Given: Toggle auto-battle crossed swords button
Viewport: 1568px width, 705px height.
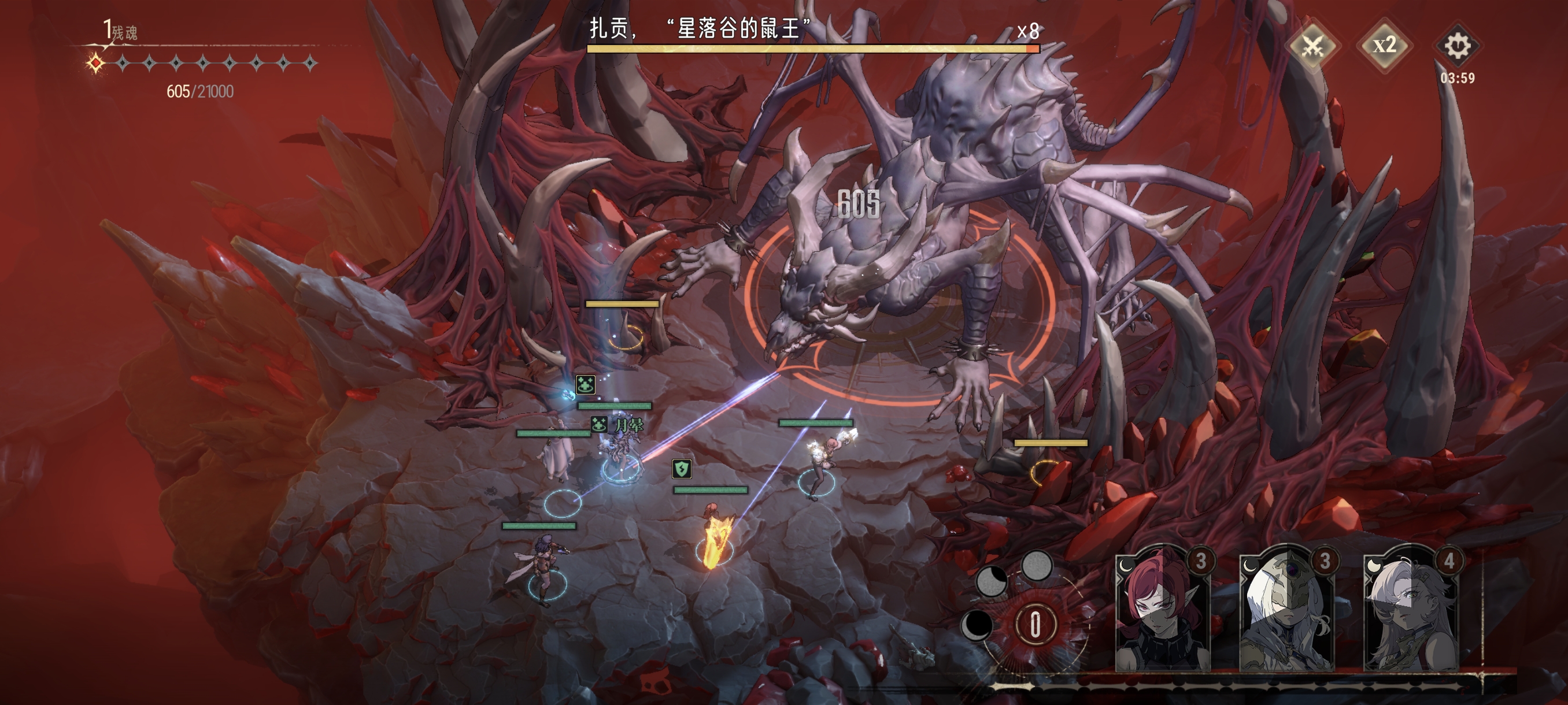Looking at the screenshot, I should [x=1312, y=46].
